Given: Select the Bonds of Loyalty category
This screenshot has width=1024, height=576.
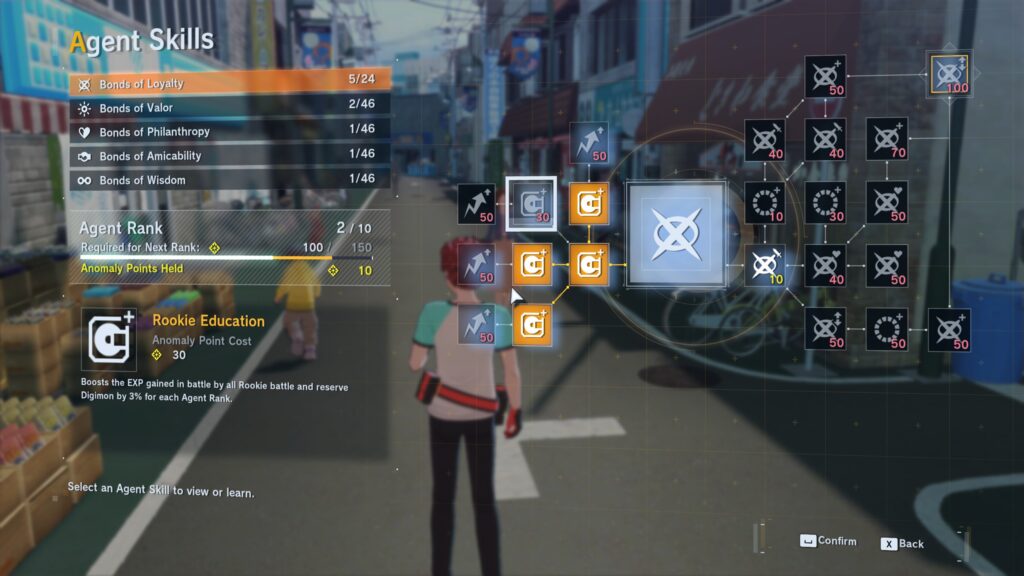Looking at the screenshot, I should click(228, 84).
